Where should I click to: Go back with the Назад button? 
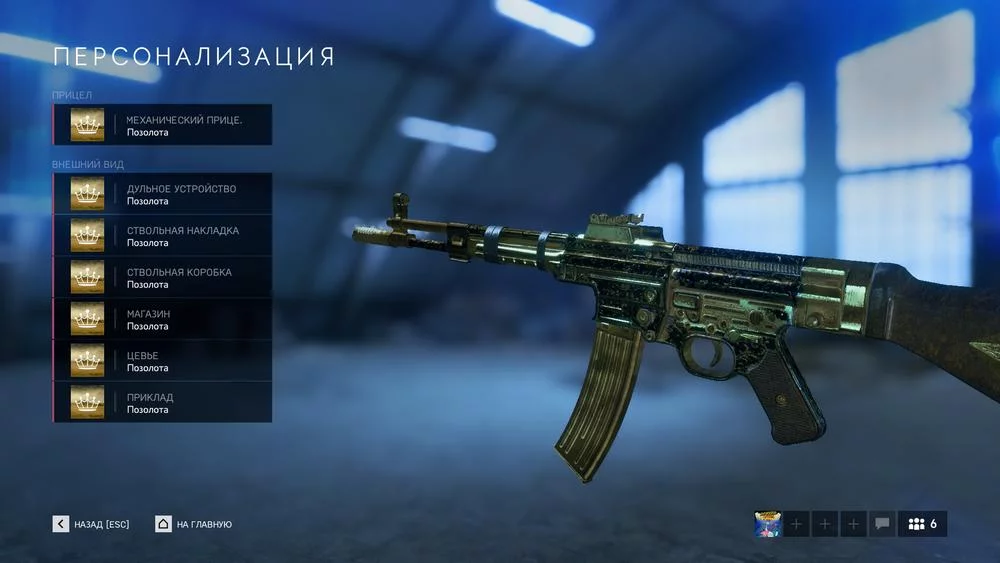[x=91, y=524]
